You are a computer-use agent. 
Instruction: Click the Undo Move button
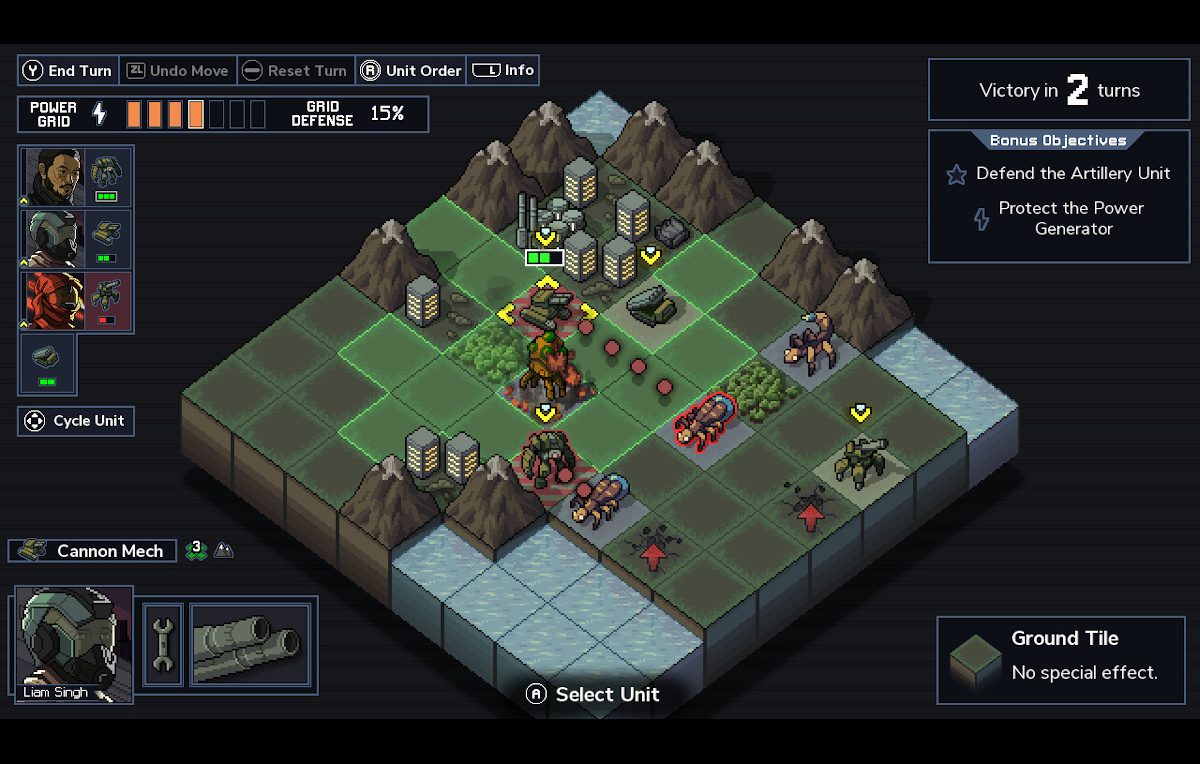(x=178, y=71)
